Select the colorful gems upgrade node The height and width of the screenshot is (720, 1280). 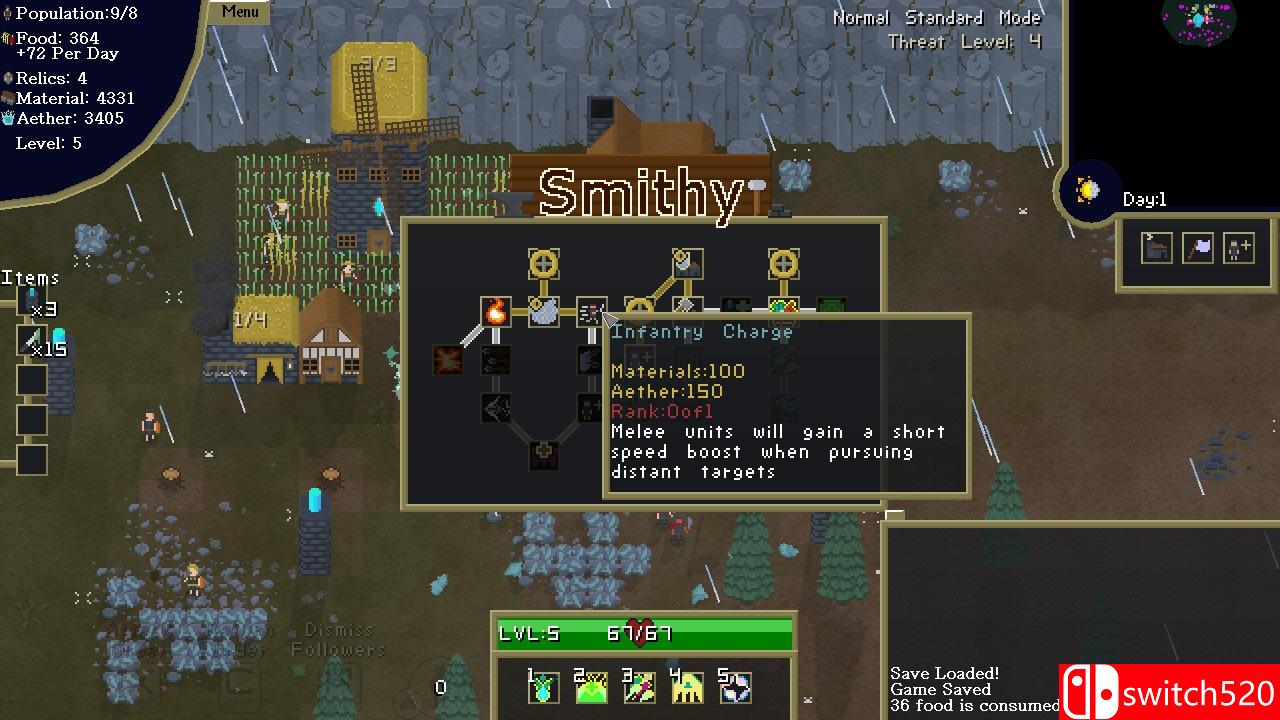pos(783,309)
